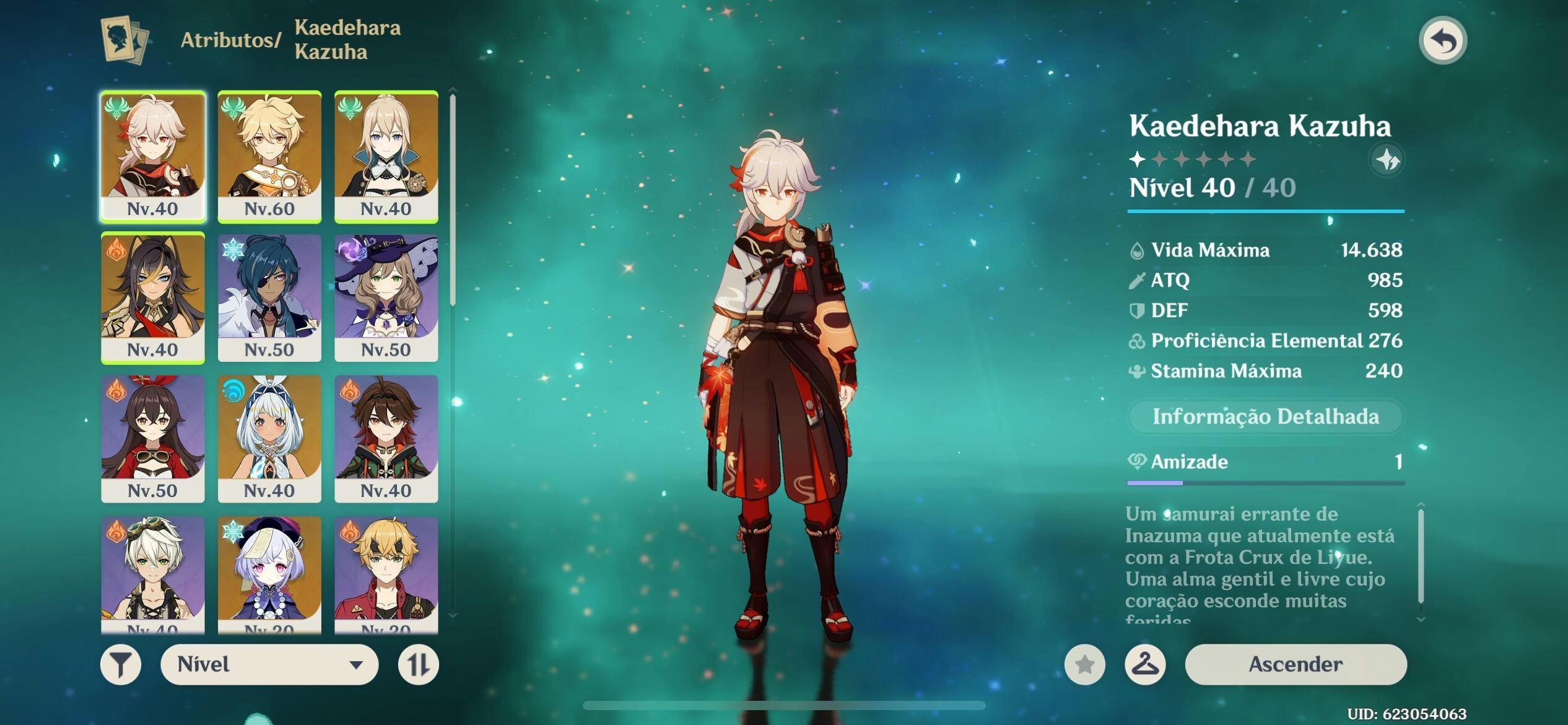This screenshot has height=725, width=1568.
Task: Select Kaeya's Cryo portrait
Action: pos(269,297)
